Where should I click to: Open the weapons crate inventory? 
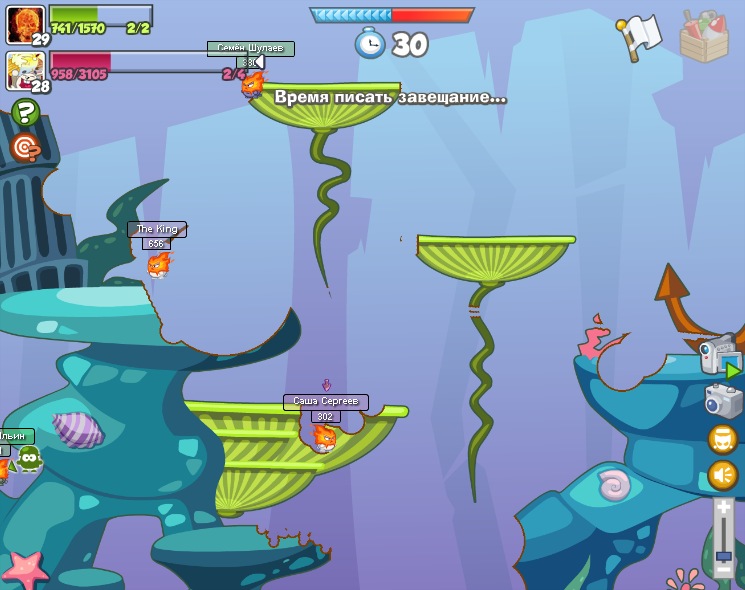704,37
